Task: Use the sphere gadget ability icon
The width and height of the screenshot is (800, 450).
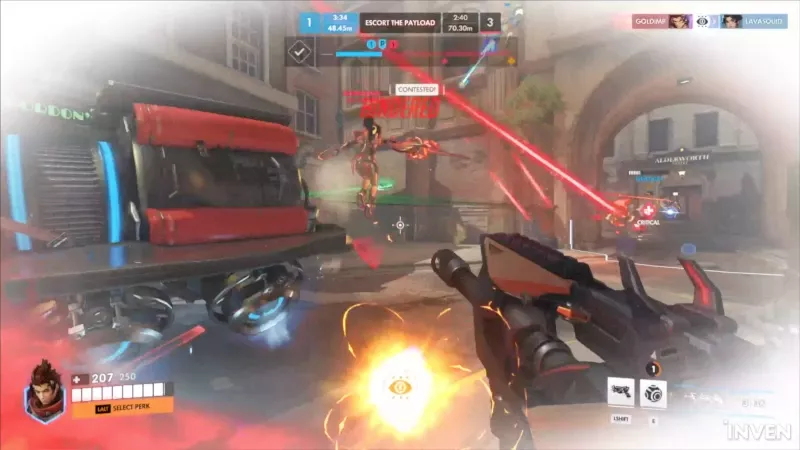Action: click(x=653, y=392)
